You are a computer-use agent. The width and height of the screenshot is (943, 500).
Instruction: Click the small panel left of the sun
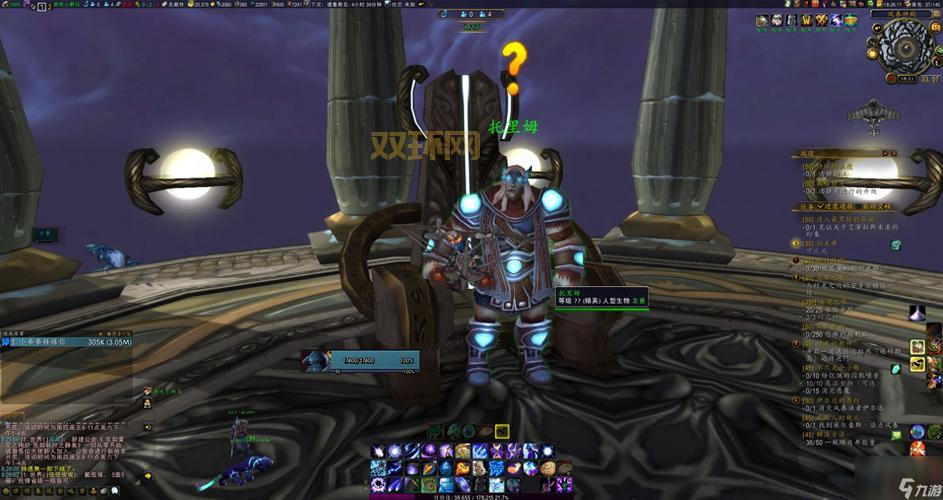(46, 233)
